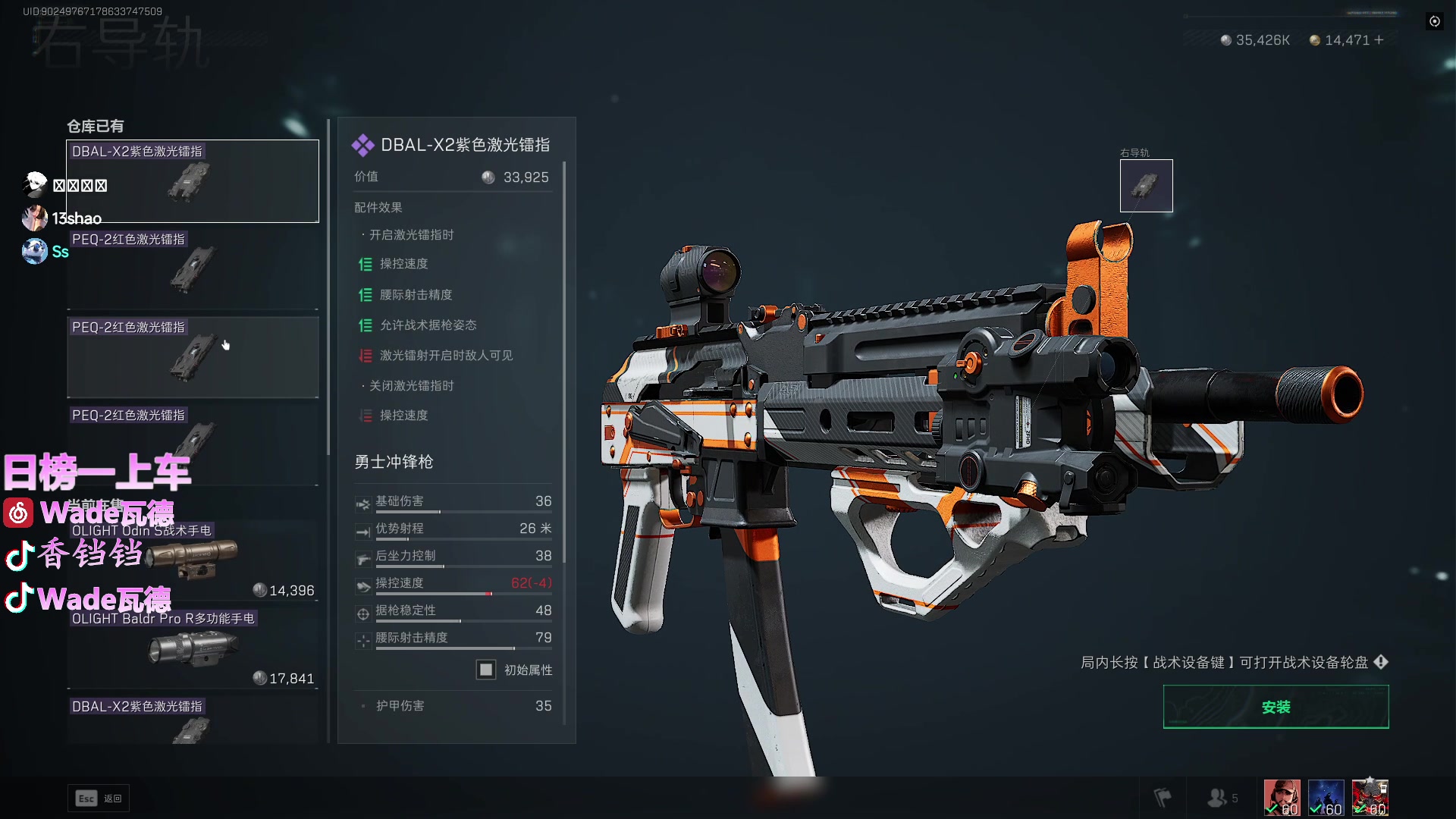Click the green 安装 install button
The height and width of the screenshot is (819, 1456).
coord(1276,707)
